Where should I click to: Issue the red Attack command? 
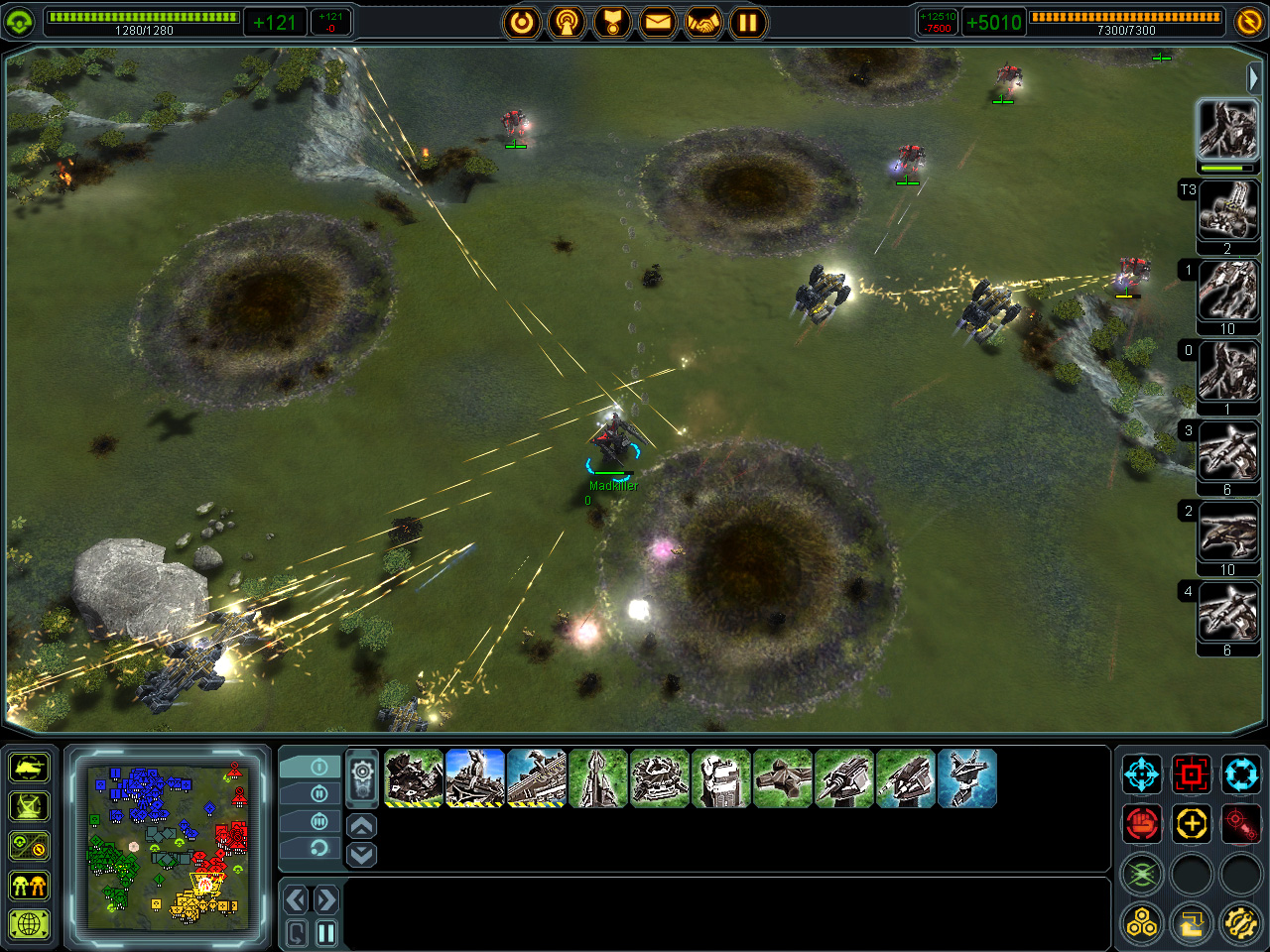point(1191,773)
